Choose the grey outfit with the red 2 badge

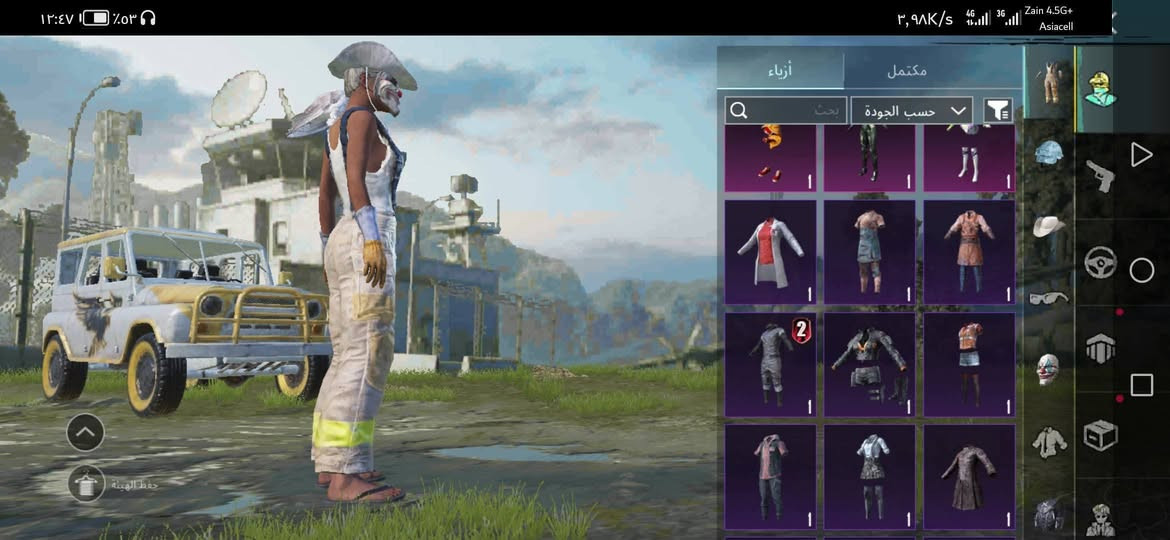[770, 364]
